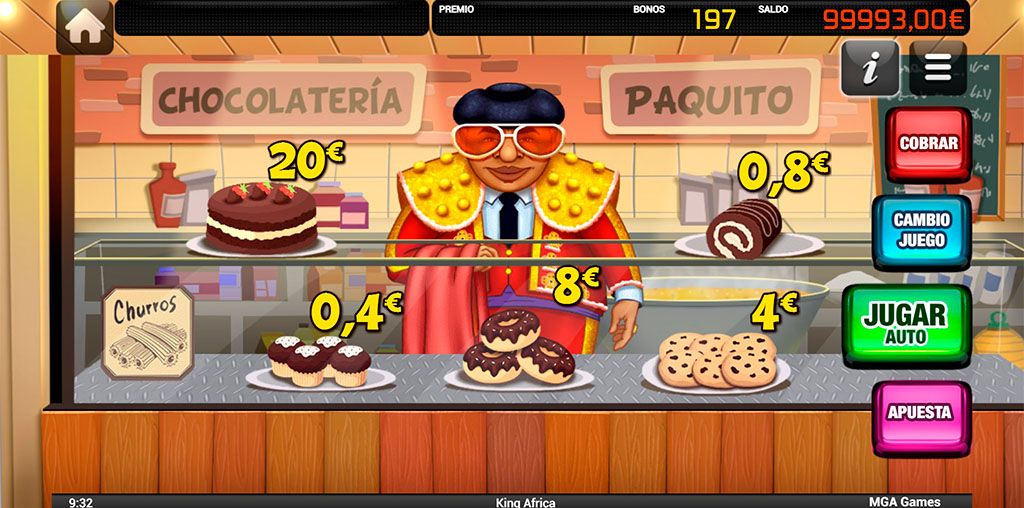
Task: Go to the home screen
Action: point(85,26)
